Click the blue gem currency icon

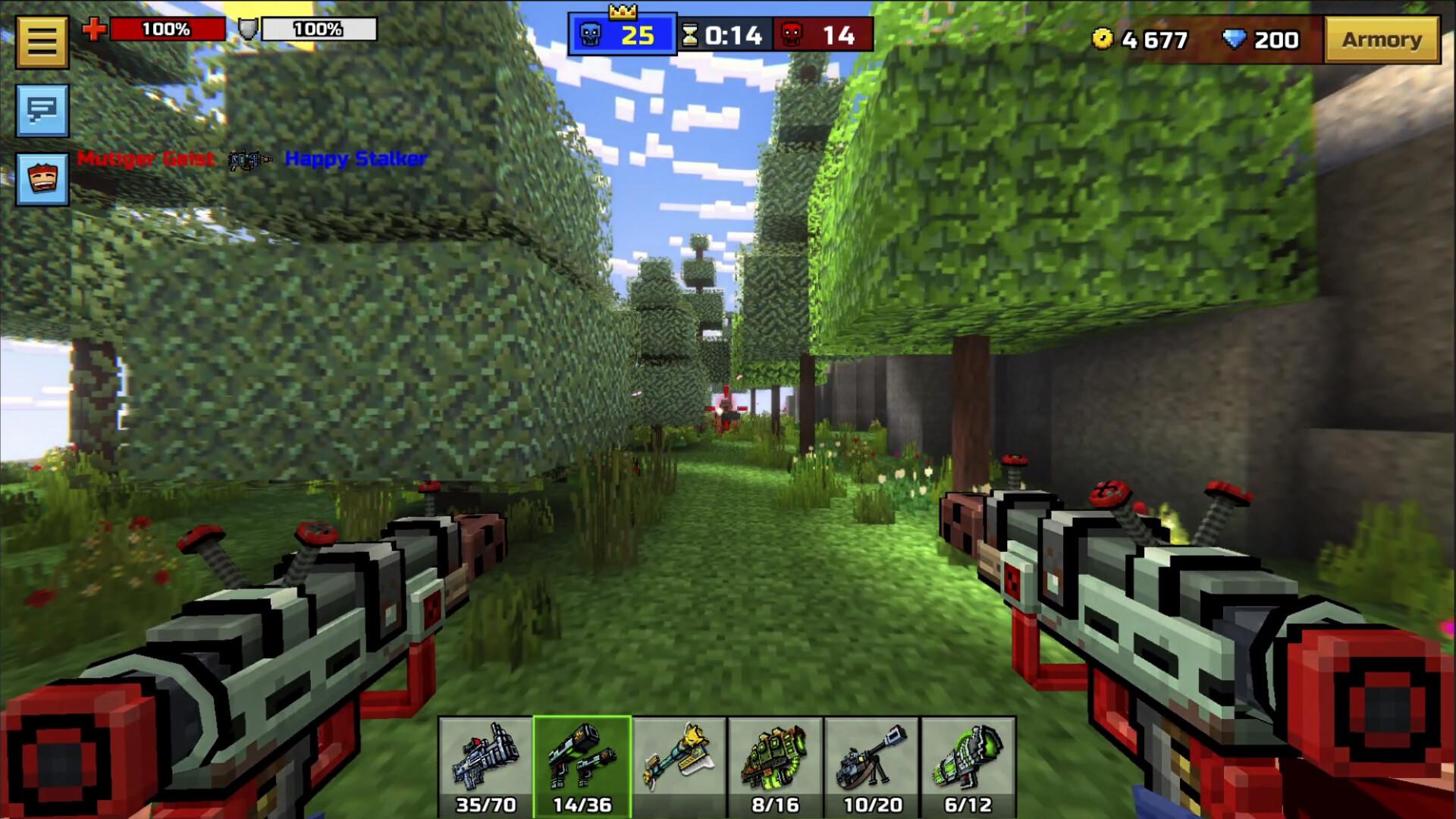tap(1235, 37)
